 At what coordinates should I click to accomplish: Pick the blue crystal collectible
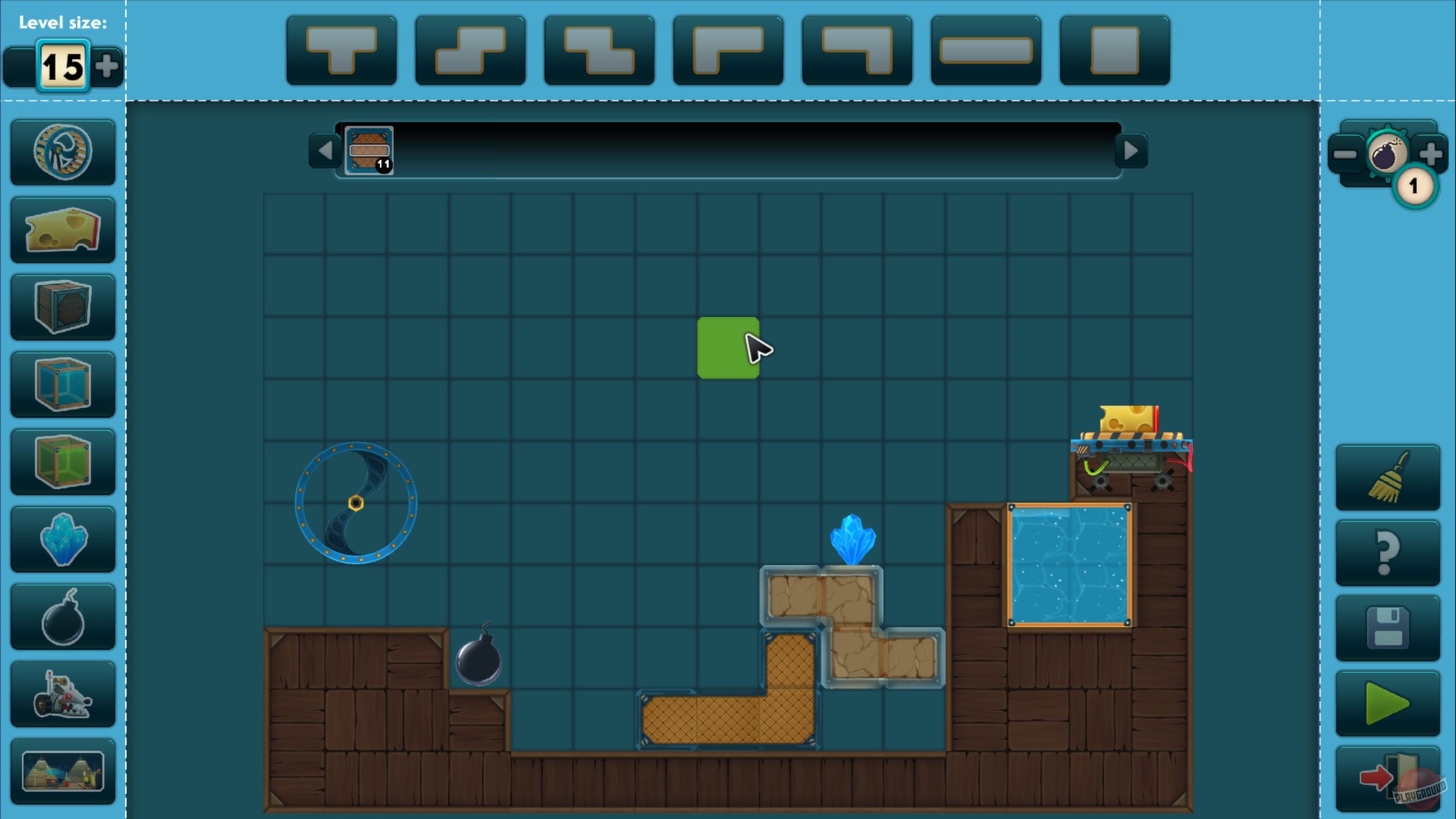63,540
